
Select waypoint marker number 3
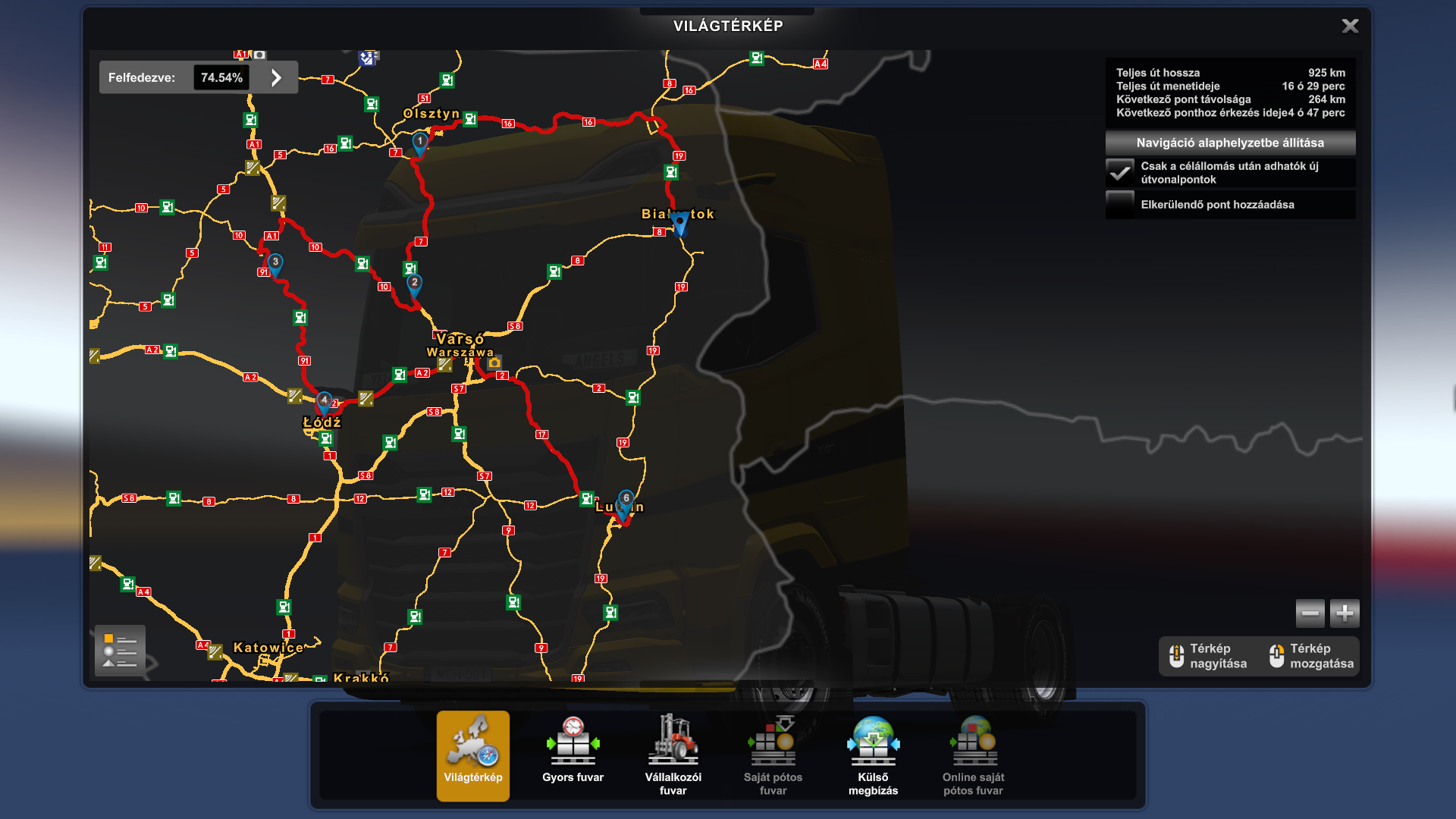pyautogui.click(x=276, y=260)
